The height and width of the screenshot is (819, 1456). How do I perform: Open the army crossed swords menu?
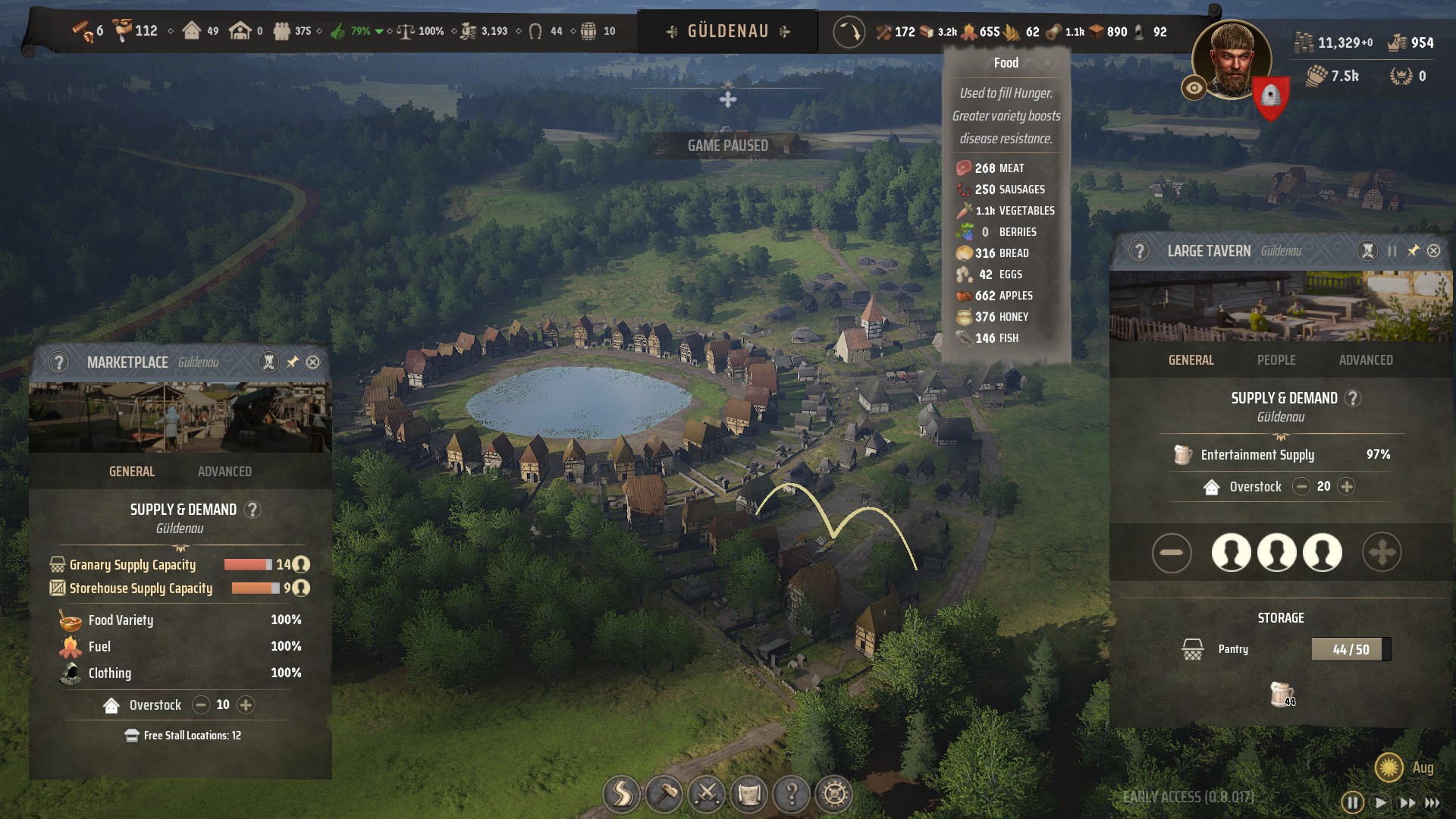pos(707,794)
